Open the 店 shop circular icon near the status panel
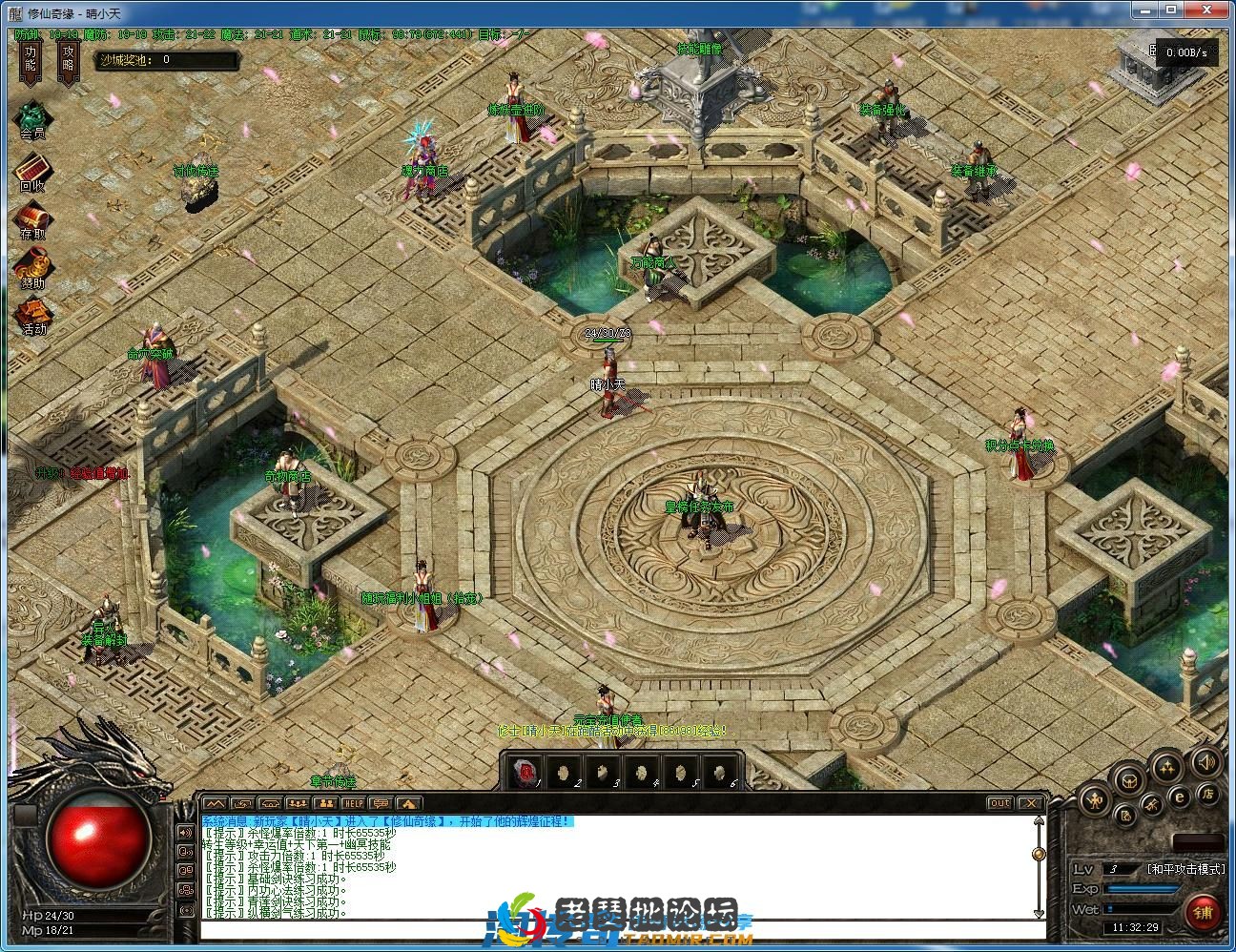The image size is (1236, 952). coord(1207,795)
